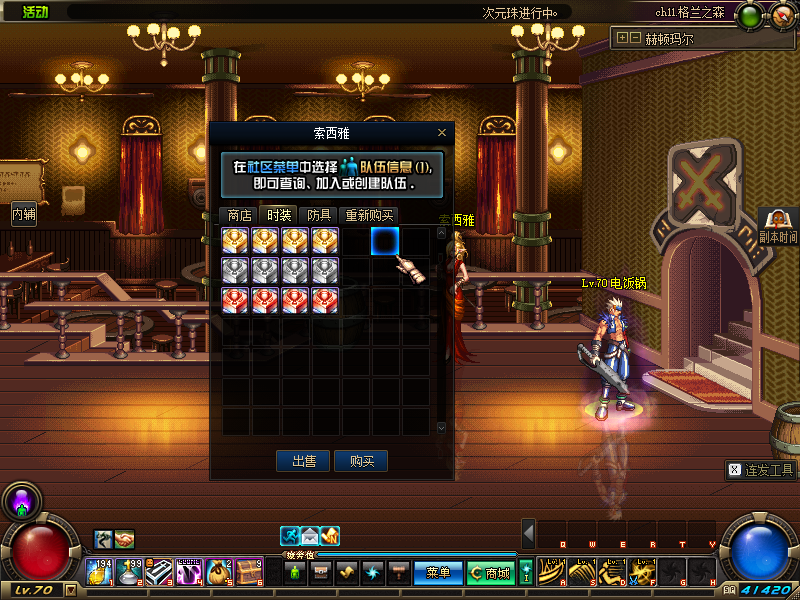
Task: Click the 出售 sell button
Action: (303, 461)
